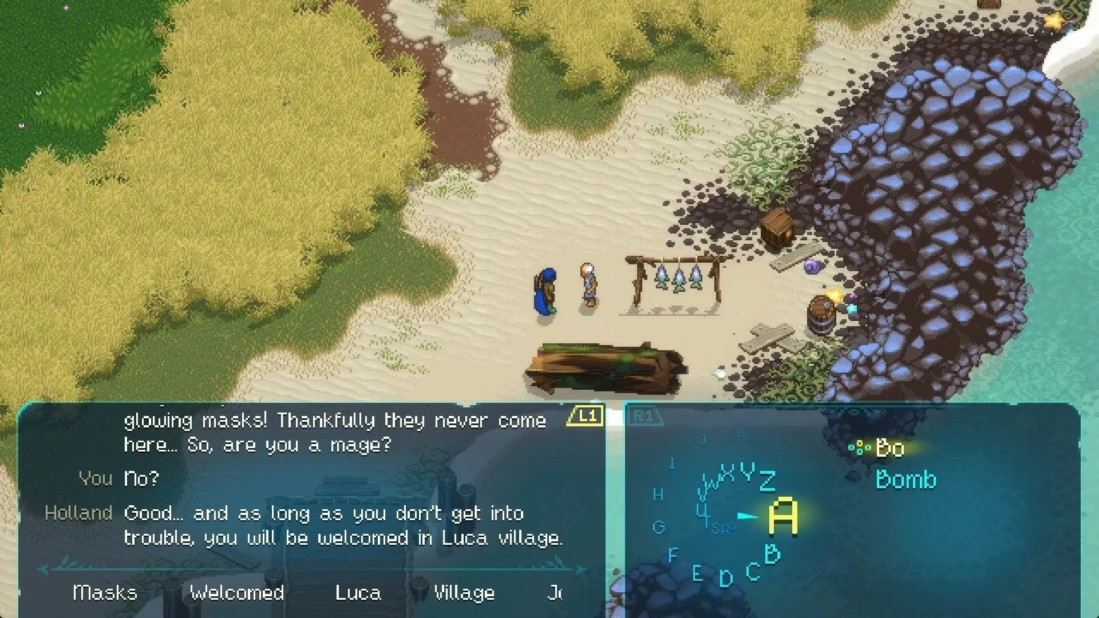Pick the Village keyword topic
The width and height of the screenshot is (1099, 618).
pyautogui.click(x=463, y=593)
